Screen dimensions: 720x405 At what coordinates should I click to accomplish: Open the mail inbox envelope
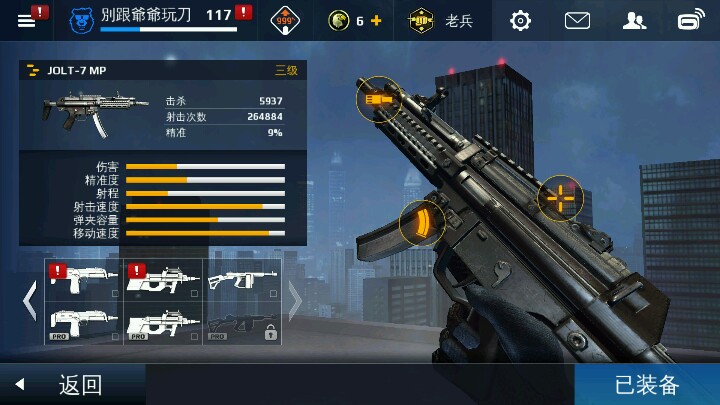(x=577, y=20)
